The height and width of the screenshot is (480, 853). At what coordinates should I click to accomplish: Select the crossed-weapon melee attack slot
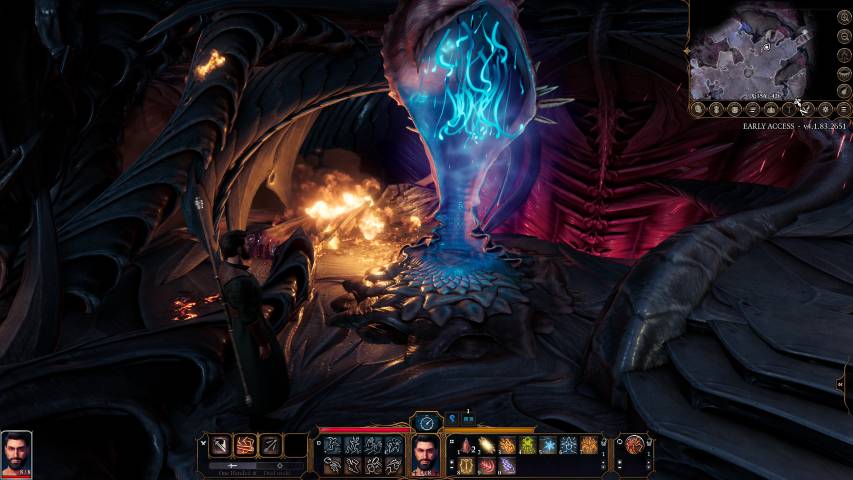pos(220,446)
